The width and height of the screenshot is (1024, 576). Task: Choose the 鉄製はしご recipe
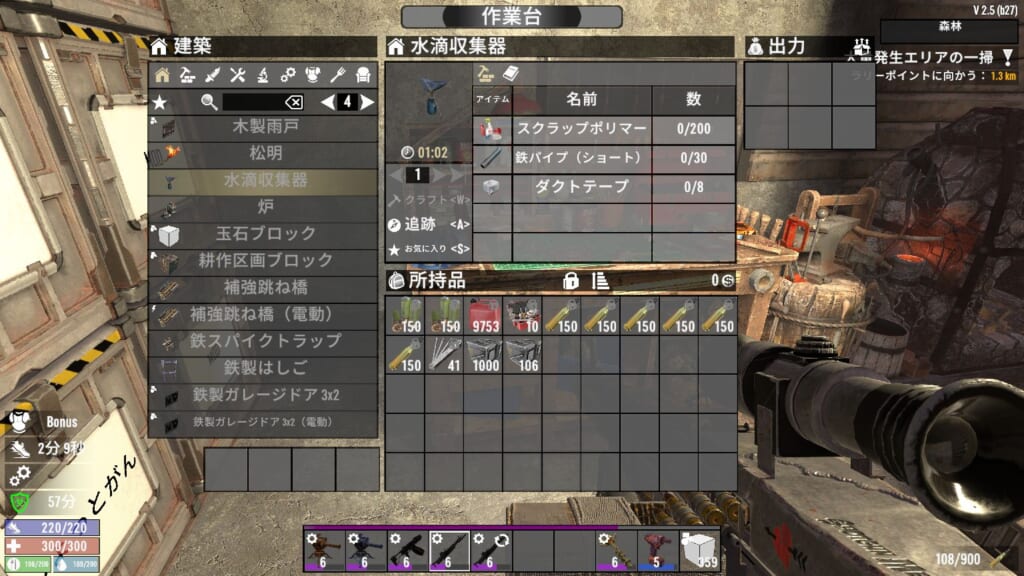pos(265,368)
